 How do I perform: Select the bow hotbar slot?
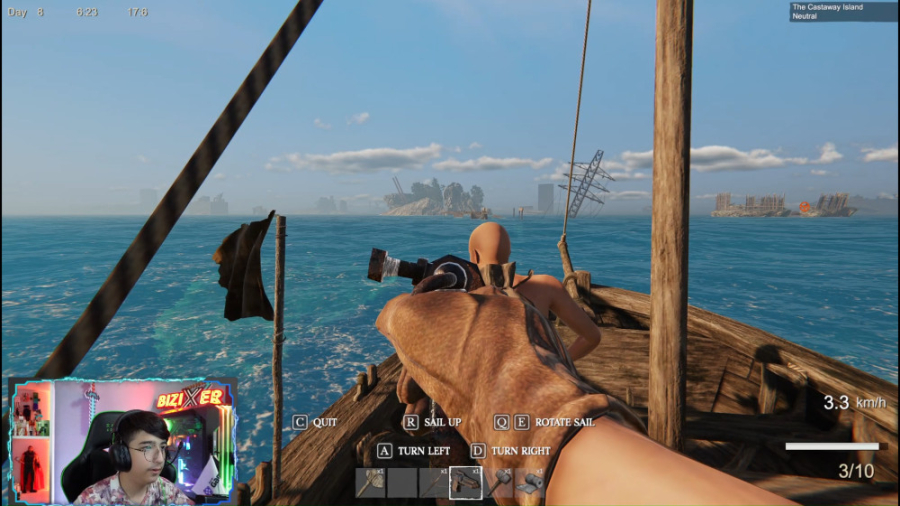coord(434,483)
